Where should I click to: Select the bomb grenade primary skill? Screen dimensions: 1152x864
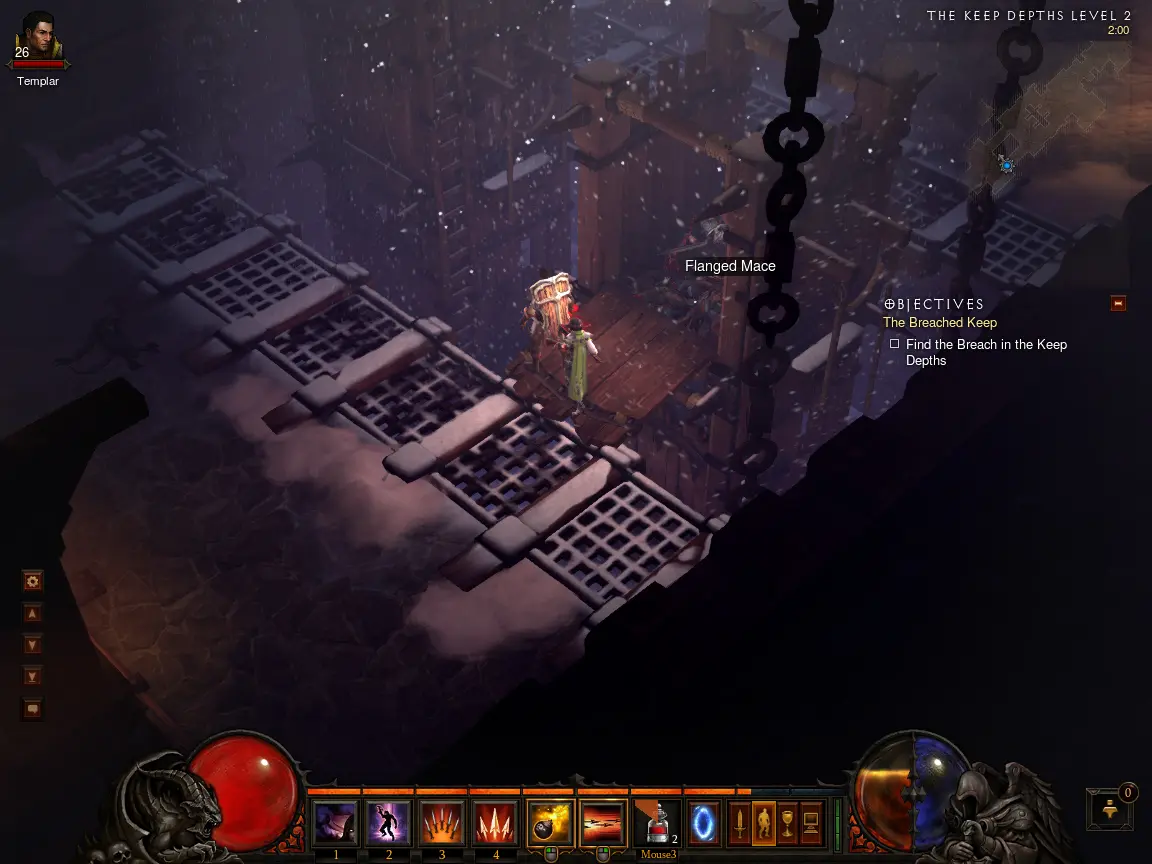549,823
